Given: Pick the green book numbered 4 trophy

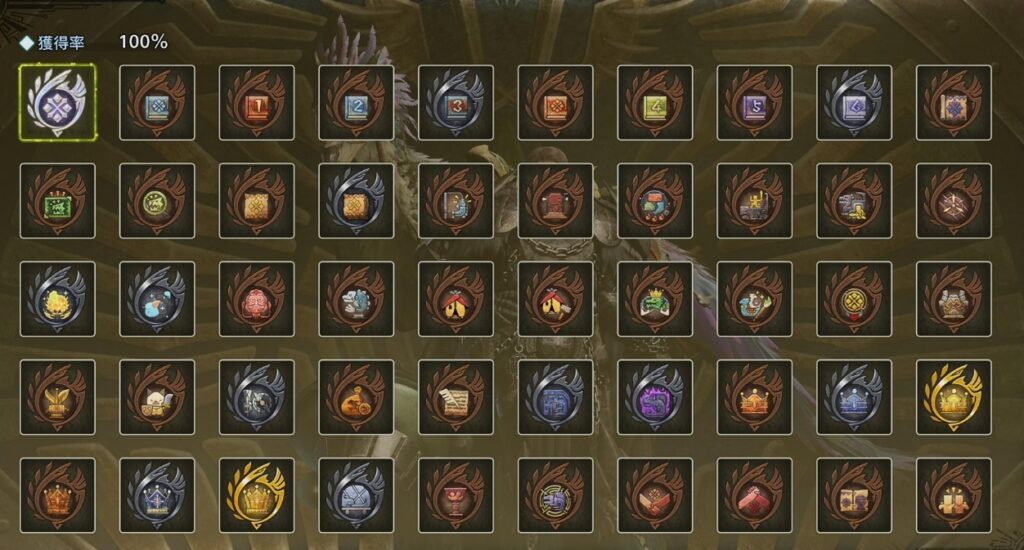Looking at the screenshot, I should [x=654, y=102].
